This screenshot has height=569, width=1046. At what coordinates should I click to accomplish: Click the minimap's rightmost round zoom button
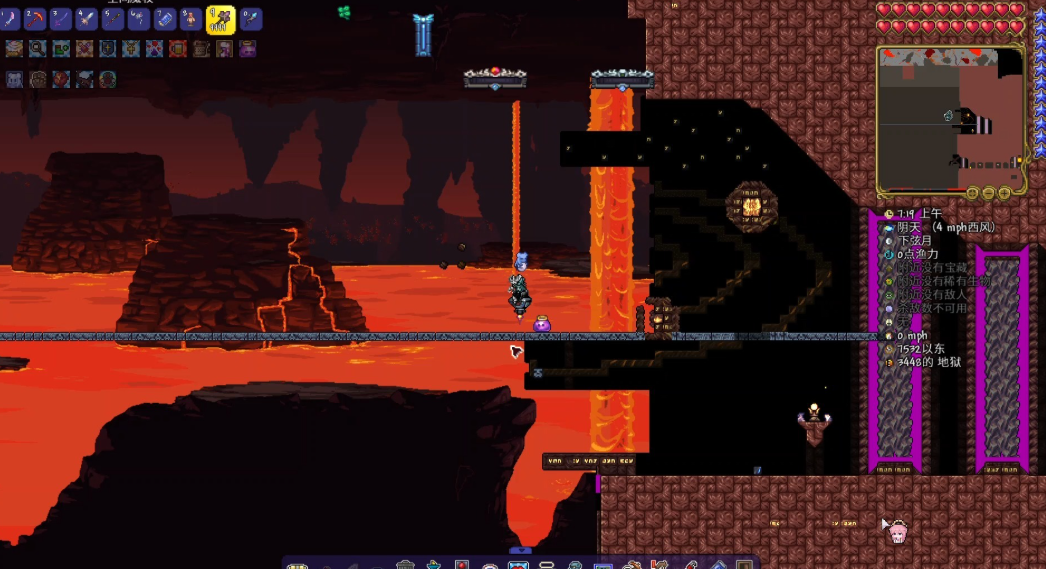1004,192
